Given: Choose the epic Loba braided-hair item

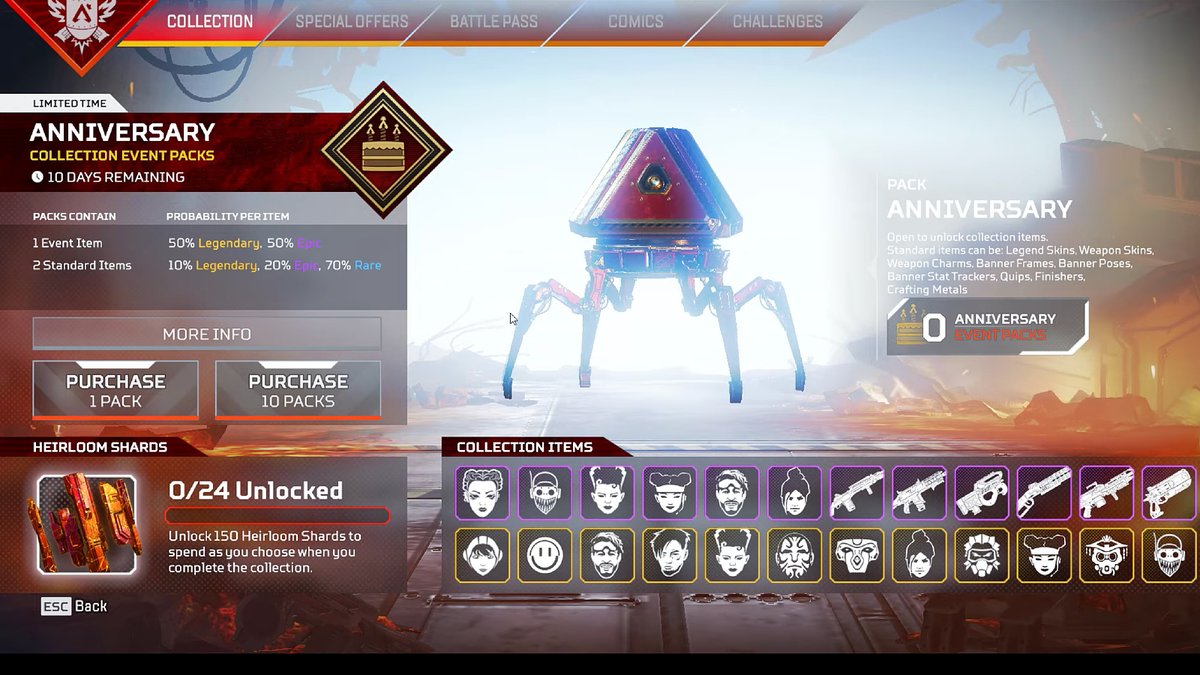Looking at the screenshot, I should [x=483, y=492].
